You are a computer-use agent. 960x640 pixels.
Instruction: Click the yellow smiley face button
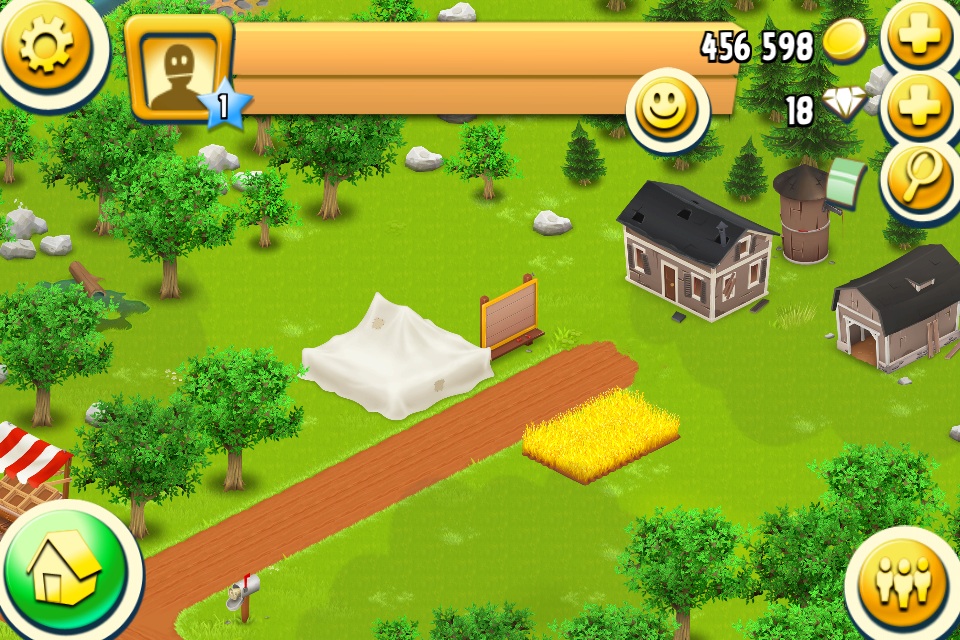point(667,108)
